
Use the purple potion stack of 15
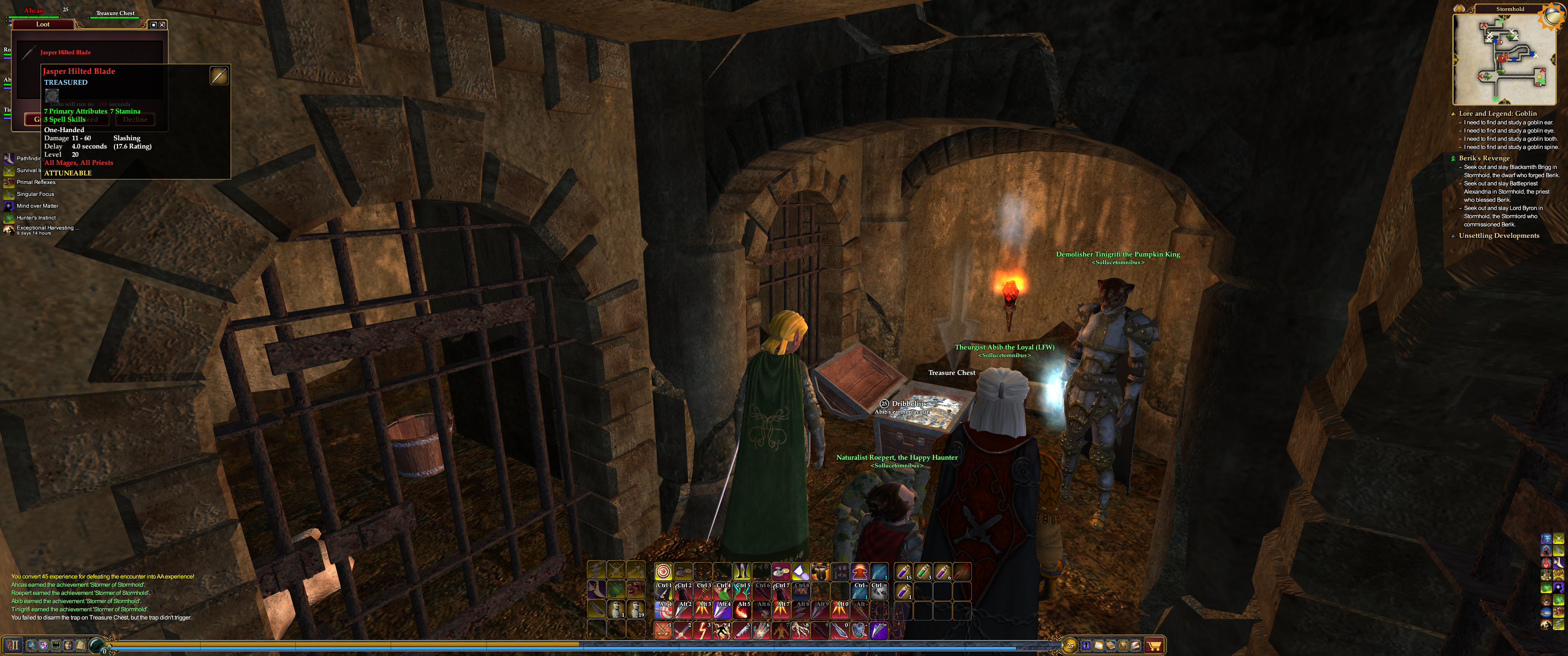click(x=903, y=572)
